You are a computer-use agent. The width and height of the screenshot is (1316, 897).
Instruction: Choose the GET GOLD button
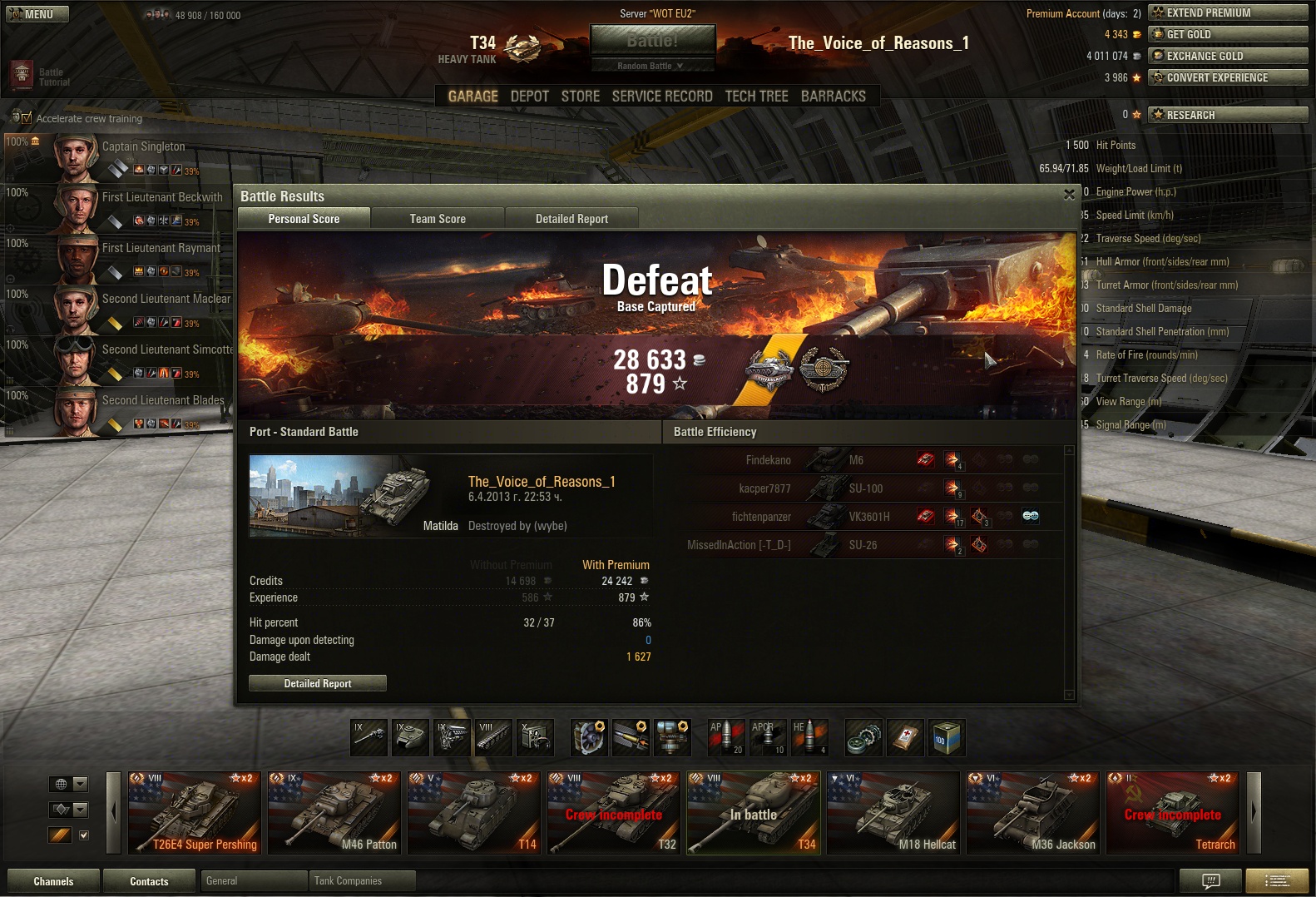pyautogui.click(x=1227, y=34)
